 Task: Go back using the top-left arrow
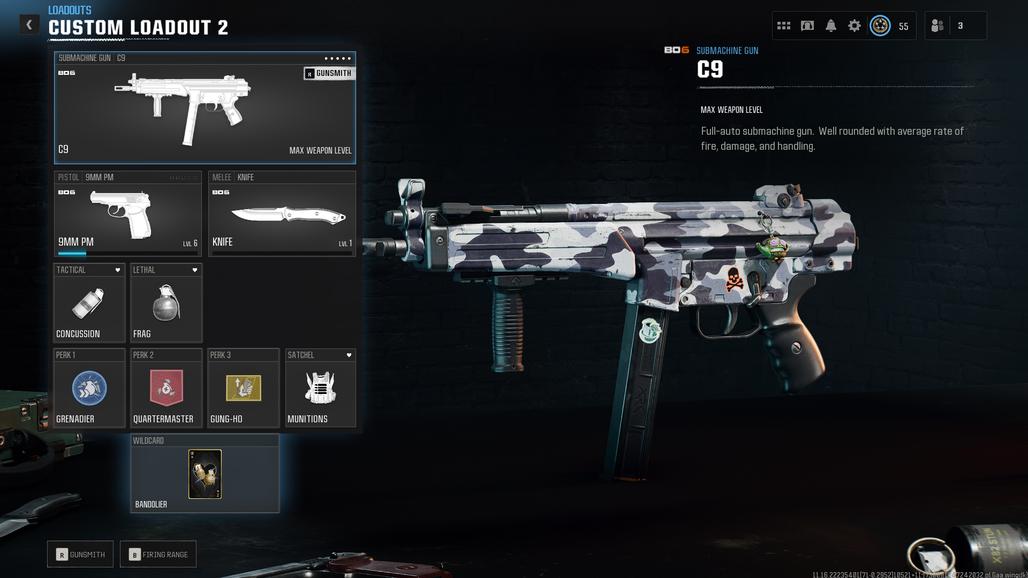pos(29,25)
